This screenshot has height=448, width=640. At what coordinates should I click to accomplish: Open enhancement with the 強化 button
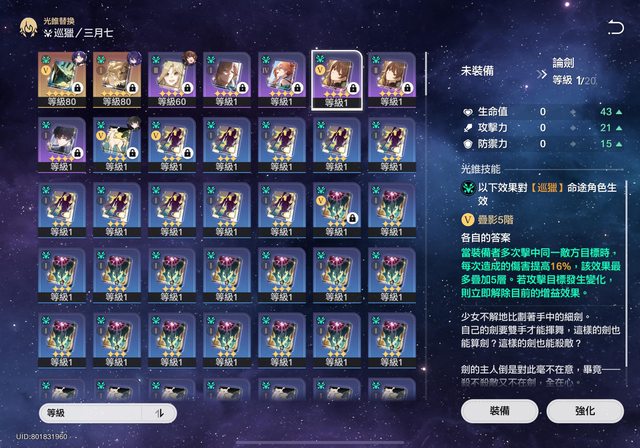click(x=585, y=410)
